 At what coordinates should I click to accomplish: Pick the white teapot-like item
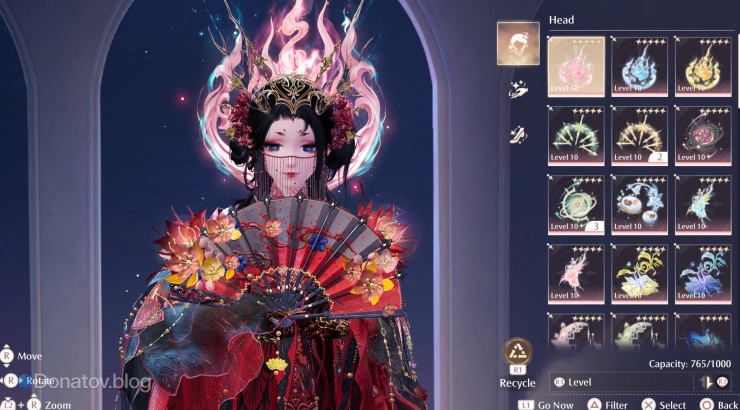pyautogui.click(x=639, y=204)
